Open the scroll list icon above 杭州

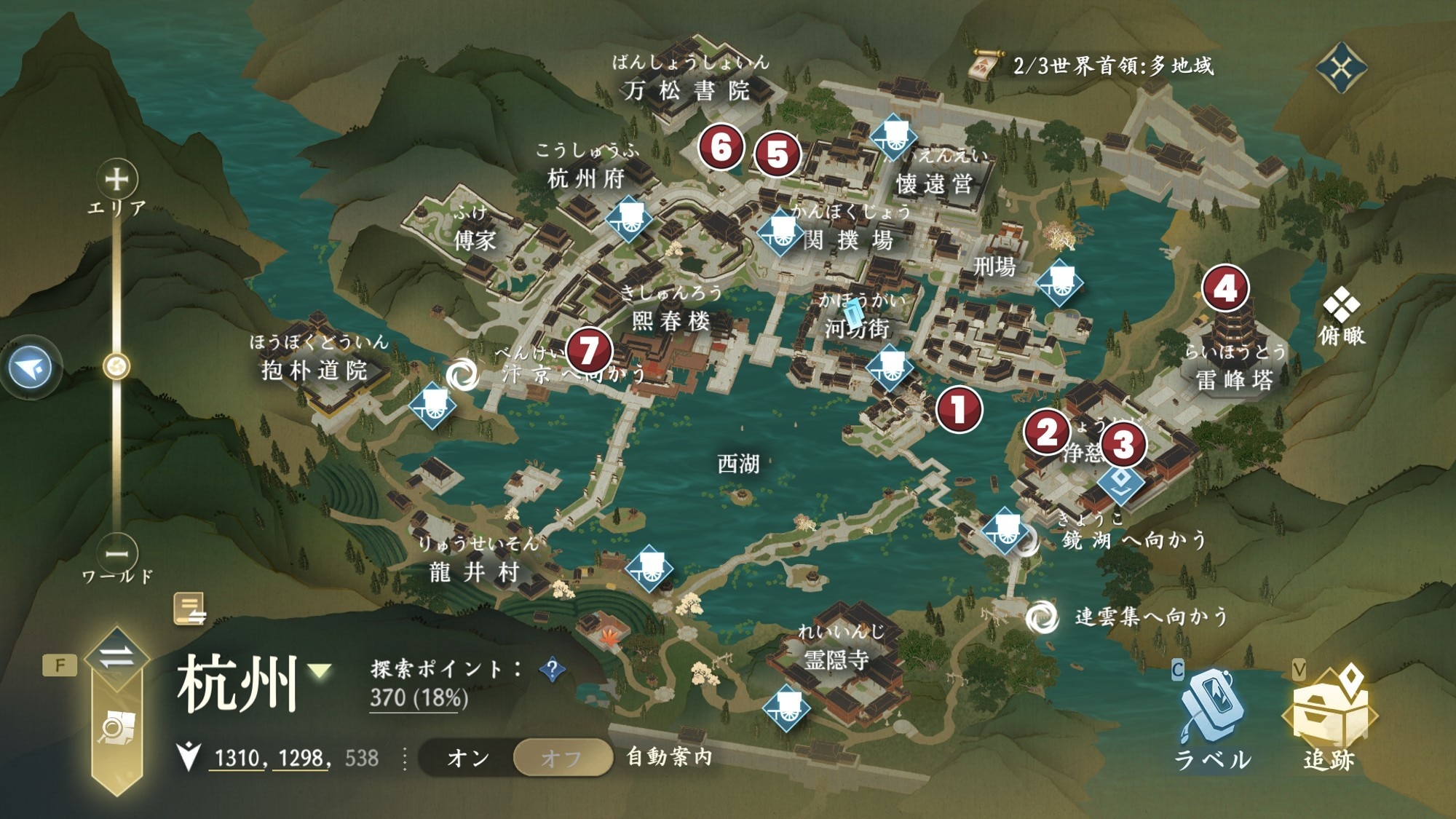(189, 609)
